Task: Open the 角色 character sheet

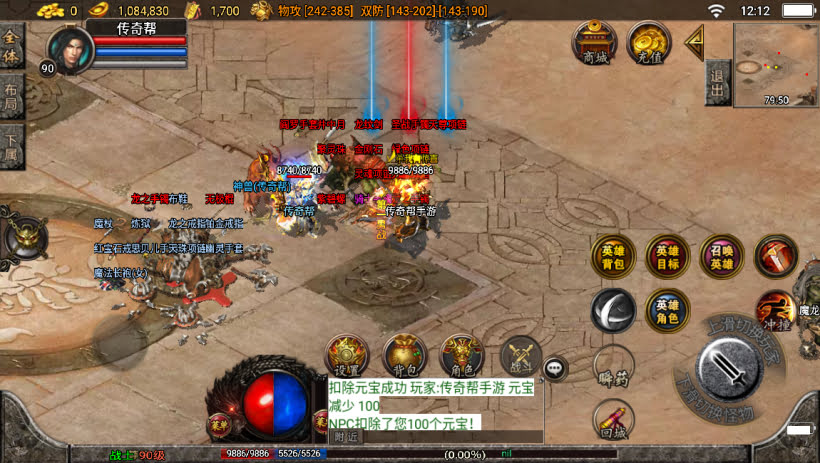Action: pos(461,357)
